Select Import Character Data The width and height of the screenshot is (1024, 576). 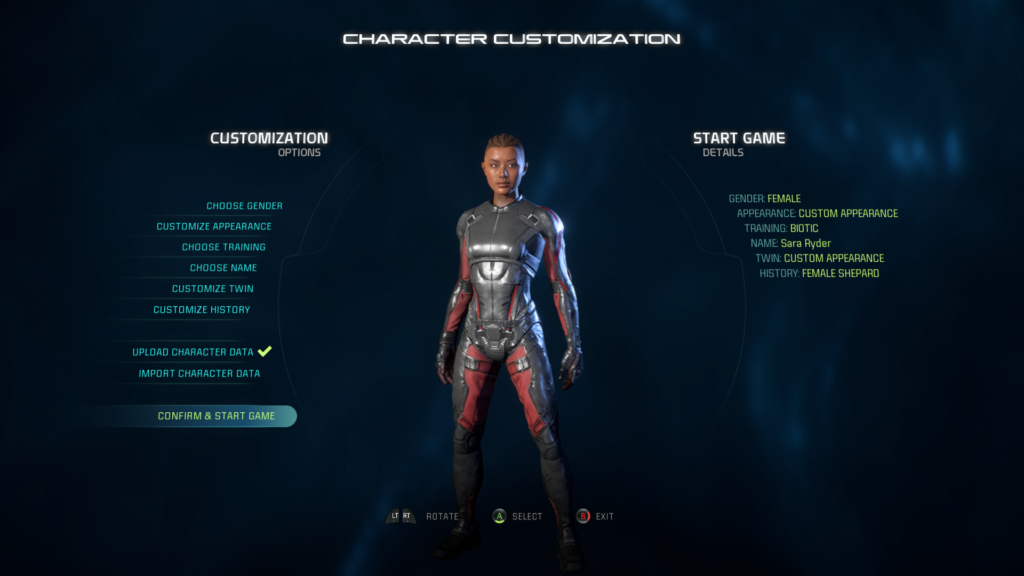[x=199, y=374]
